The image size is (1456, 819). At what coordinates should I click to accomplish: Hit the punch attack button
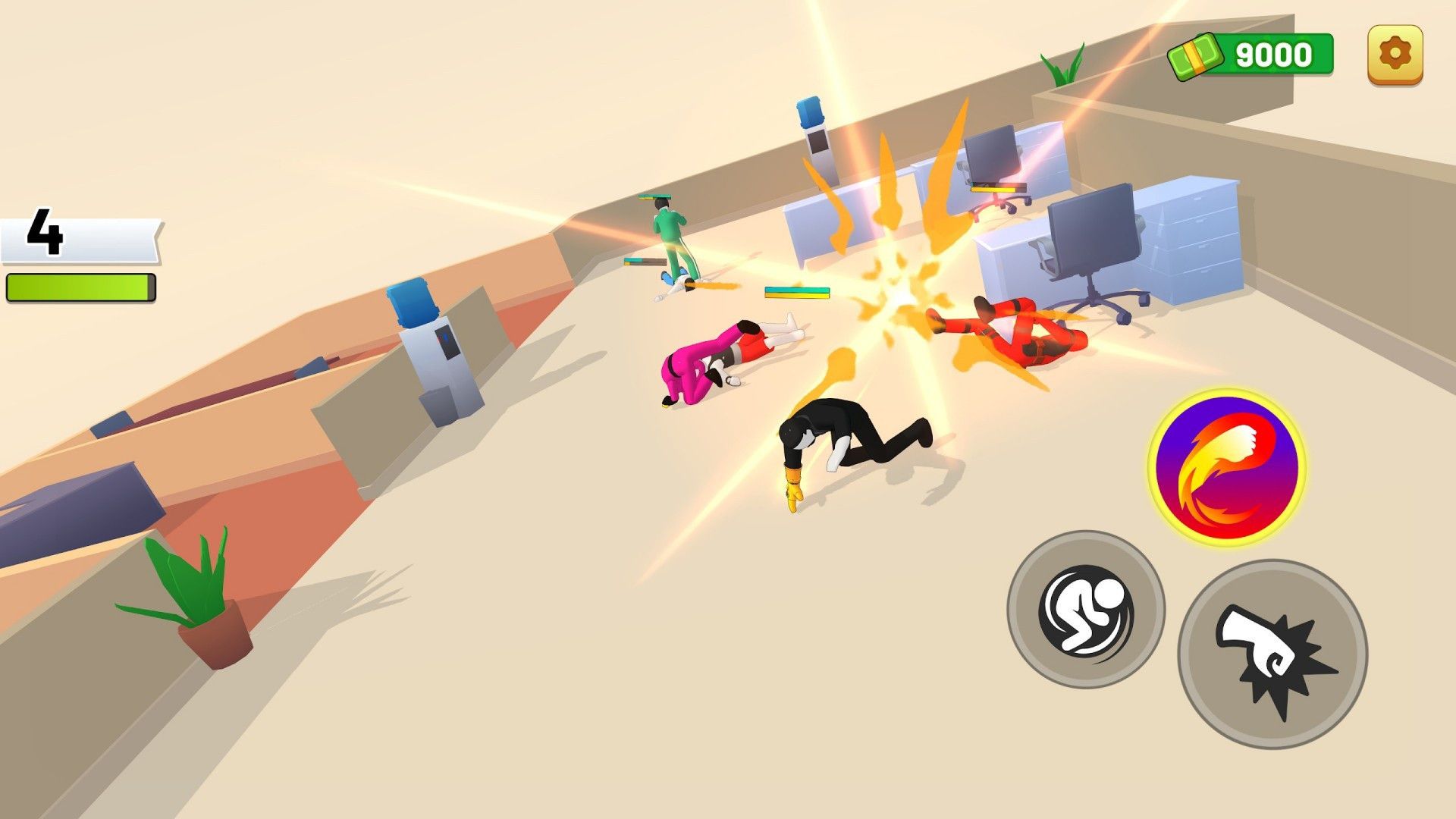pos(1272,654)
